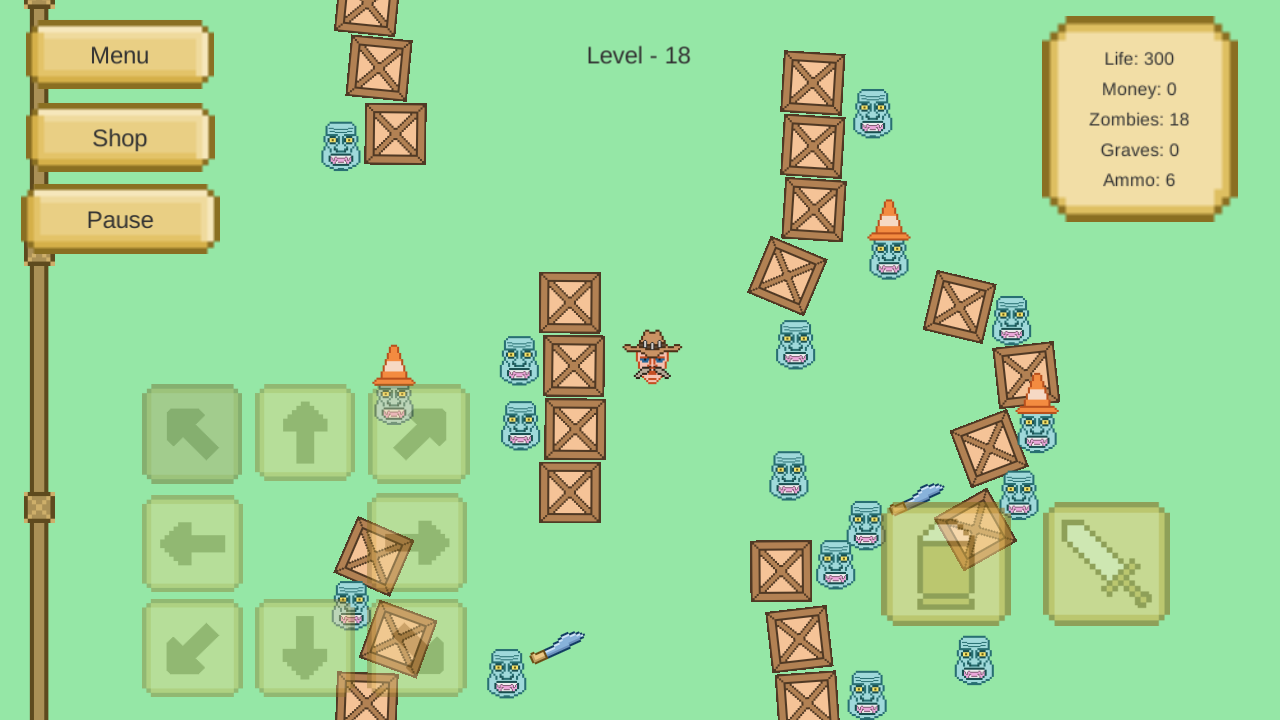The height and width of the screenshot is (720, 1280).
Task: Open the Shop
Action: pyautogui.click(x=119, y=138)
